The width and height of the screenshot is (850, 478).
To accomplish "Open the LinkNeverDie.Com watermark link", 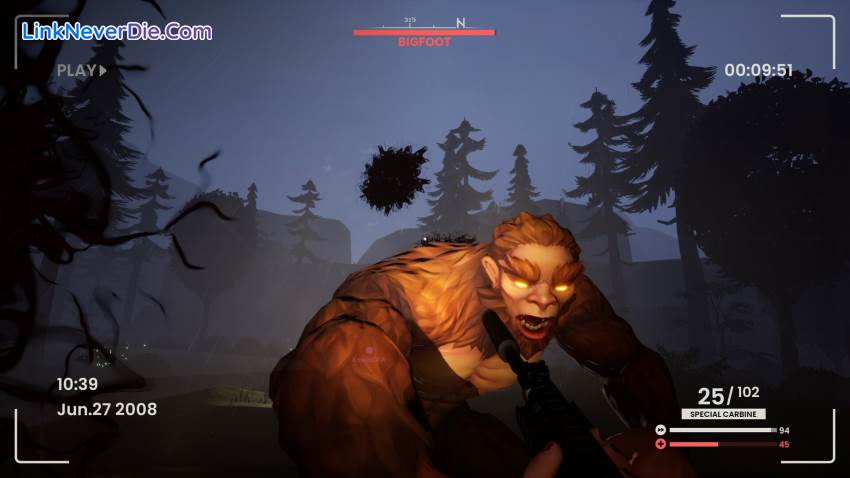I will [118, 32].
